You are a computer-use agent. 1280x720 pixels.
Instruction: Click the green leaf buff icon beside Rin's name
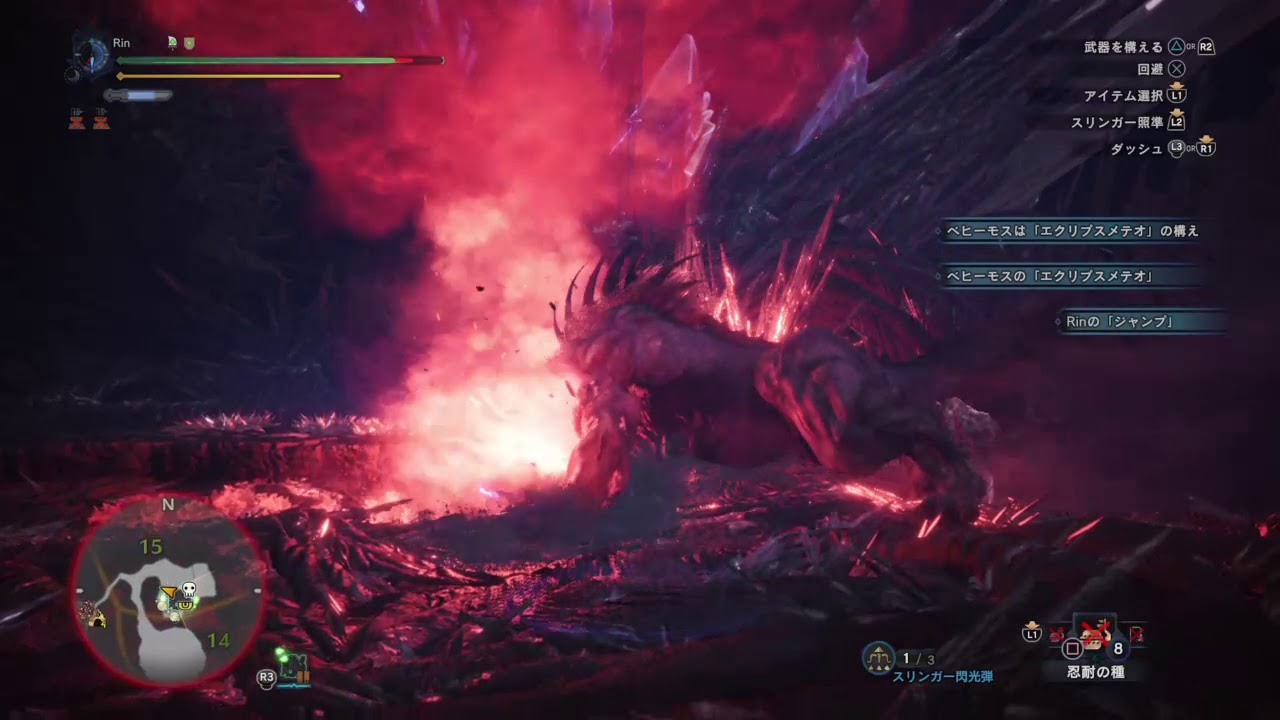point(172,42)
